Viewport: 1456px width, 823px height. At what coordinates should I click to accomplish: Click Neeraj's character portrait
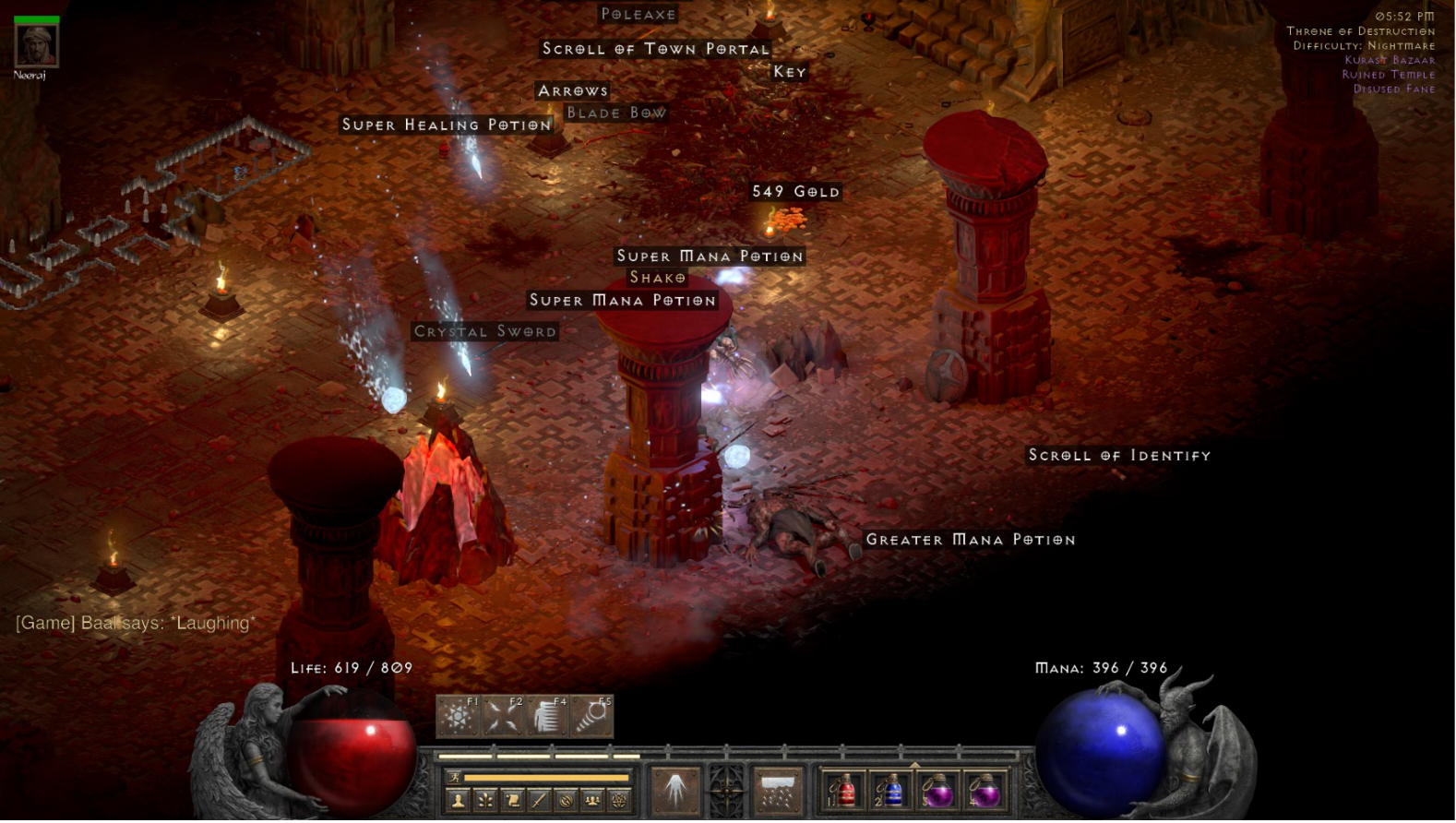37,43
